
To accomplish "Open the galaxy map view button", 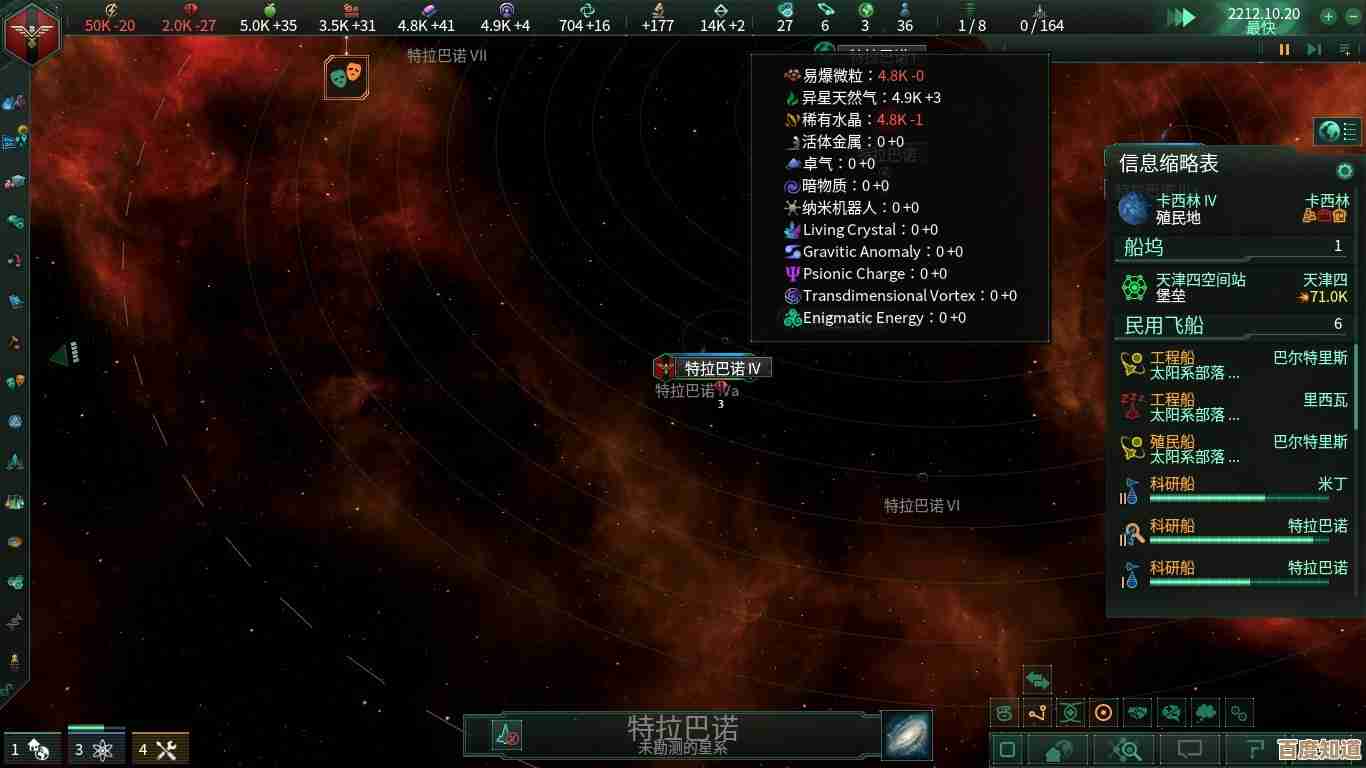I will pos(907,735).
